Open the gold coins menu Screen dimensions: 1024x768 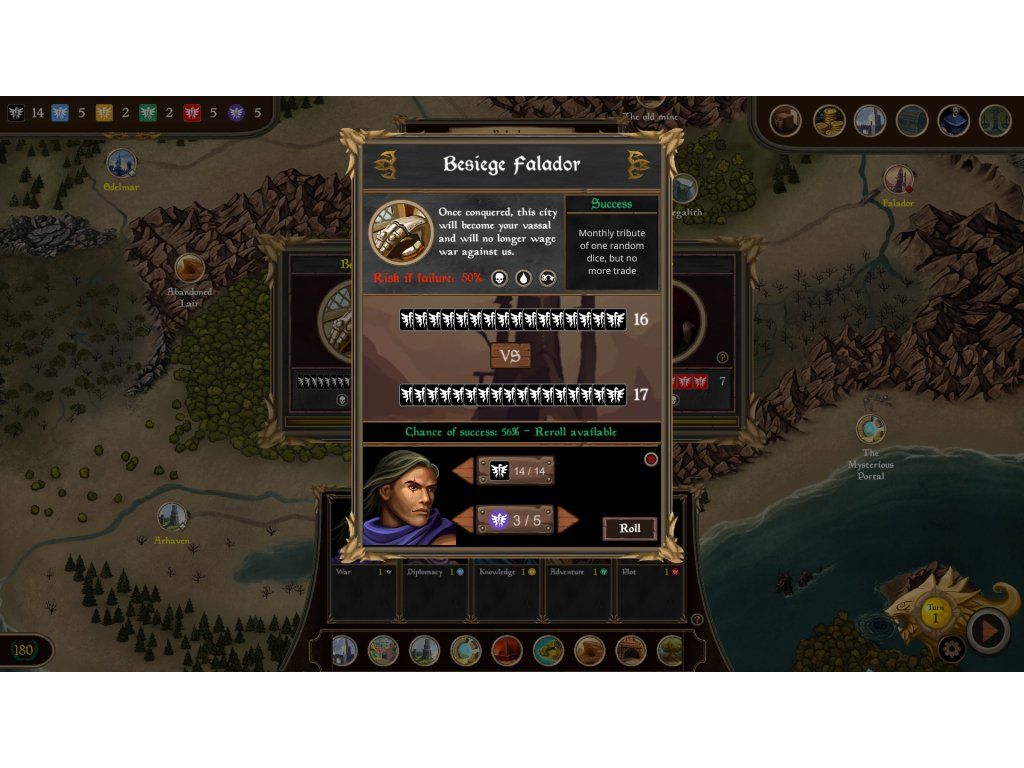(x=829, y=121)
